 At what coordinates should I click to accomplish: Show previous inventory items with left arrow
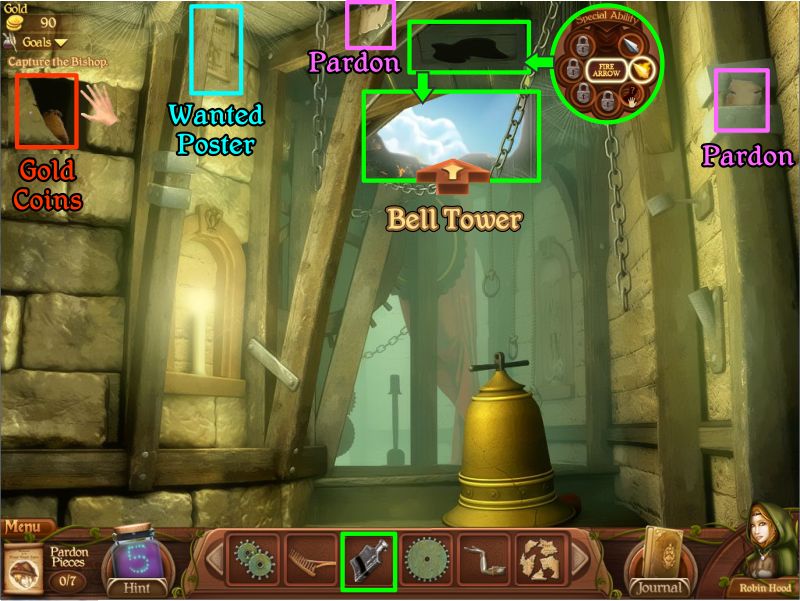214,559
